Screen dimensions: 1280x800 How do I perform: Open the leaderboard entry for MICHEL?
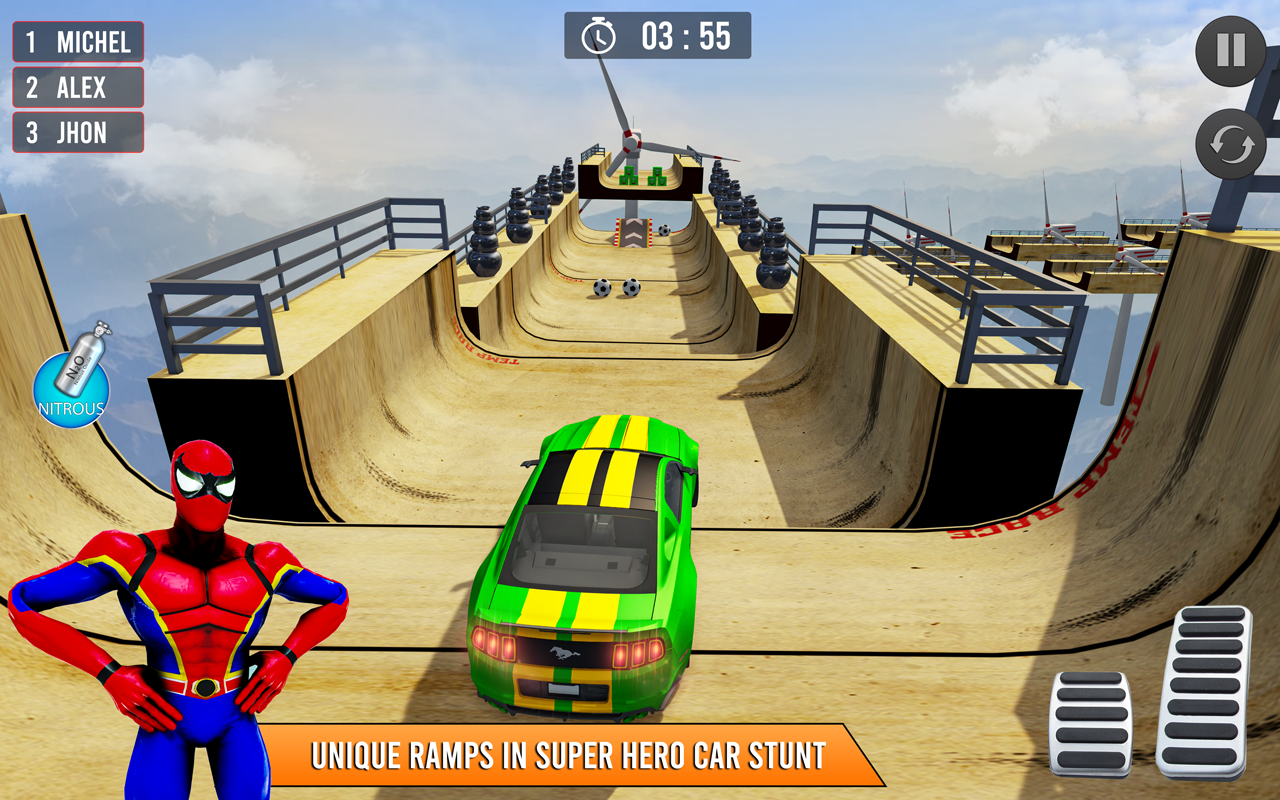click(x=78, y=41)
